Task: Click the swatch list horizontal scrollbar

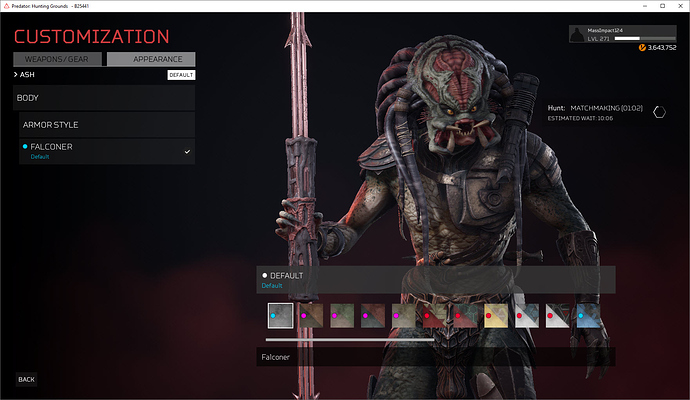Action: pyautogui.click(x=350, y=339)
